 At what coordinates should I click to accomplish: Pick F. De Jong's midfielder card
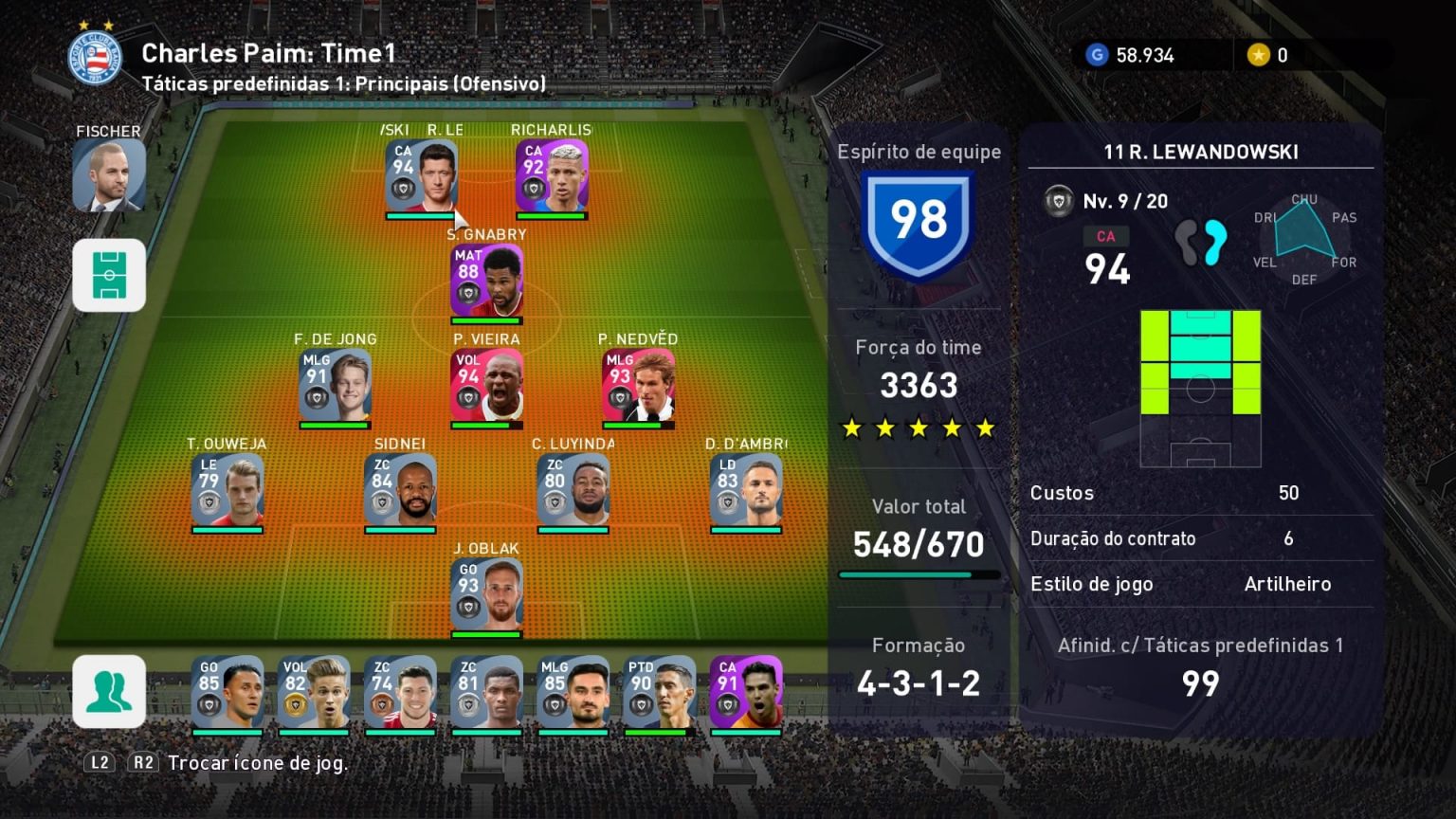coord(335,386)
